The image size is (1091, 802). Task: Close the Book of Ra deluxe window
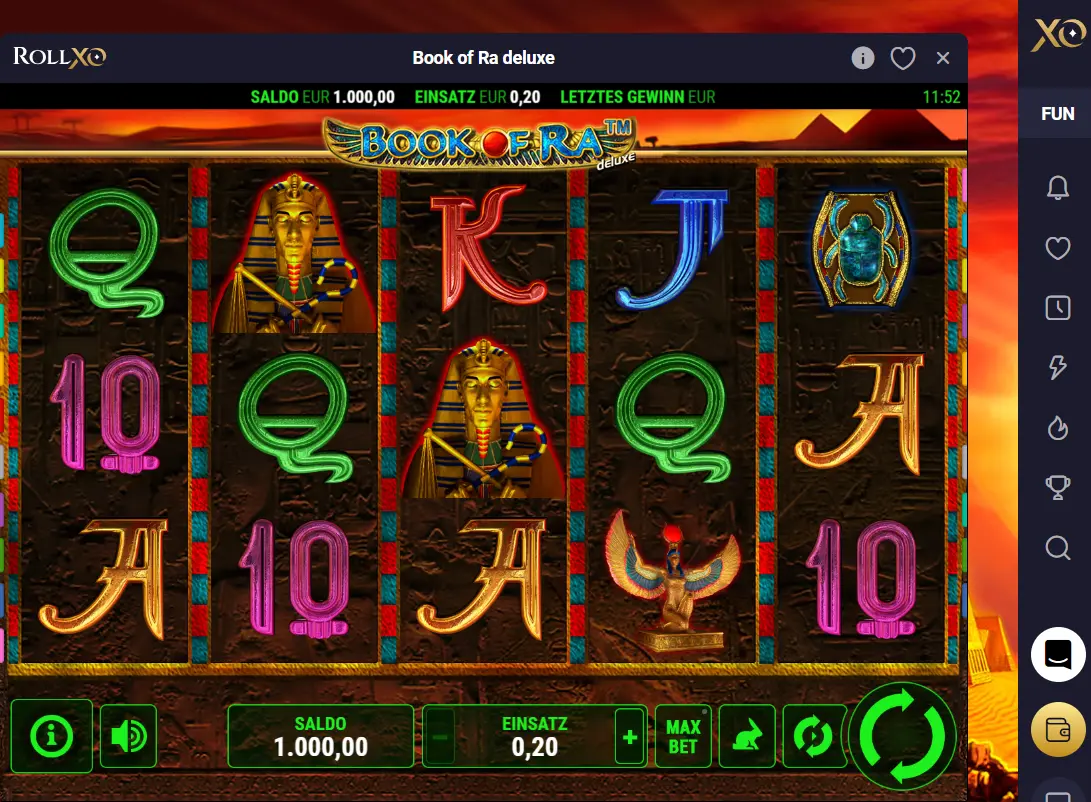tap(943, 58)
